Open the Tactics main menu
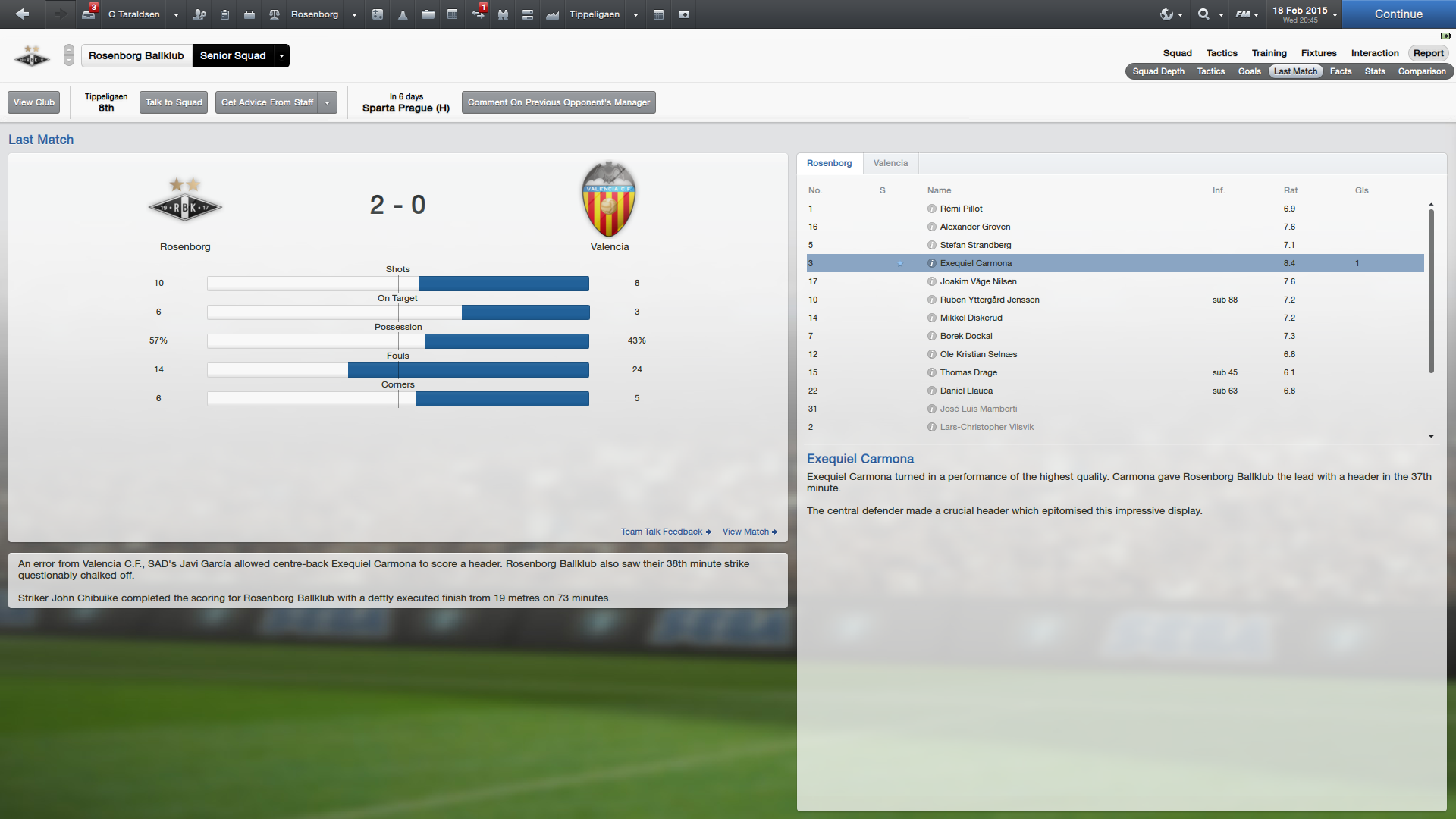 (x=1222, y=53)
